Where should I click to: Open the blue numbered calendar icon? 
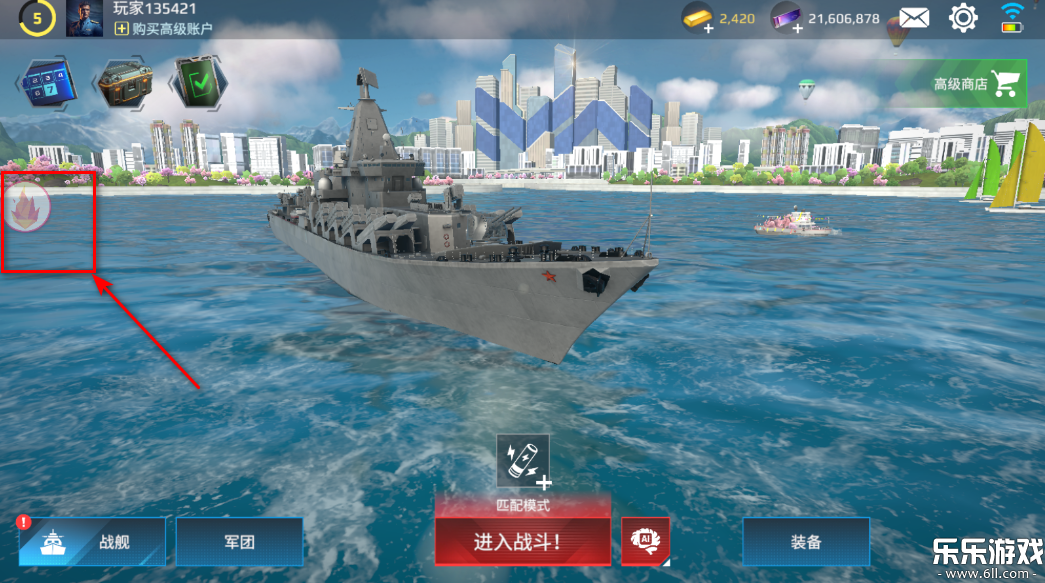(49, 82)
